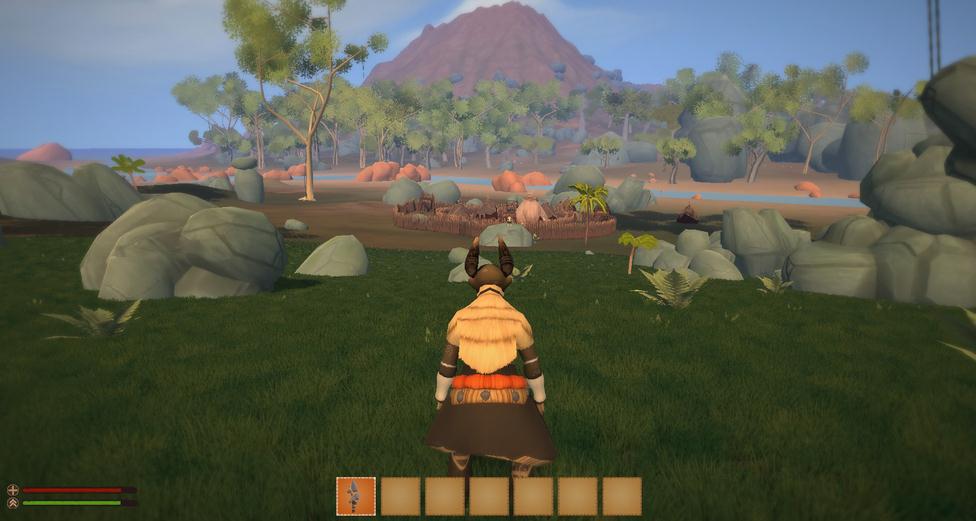Select the stone spear hotbar slot
Screen dimensions: 976x521
pos(356,496)
